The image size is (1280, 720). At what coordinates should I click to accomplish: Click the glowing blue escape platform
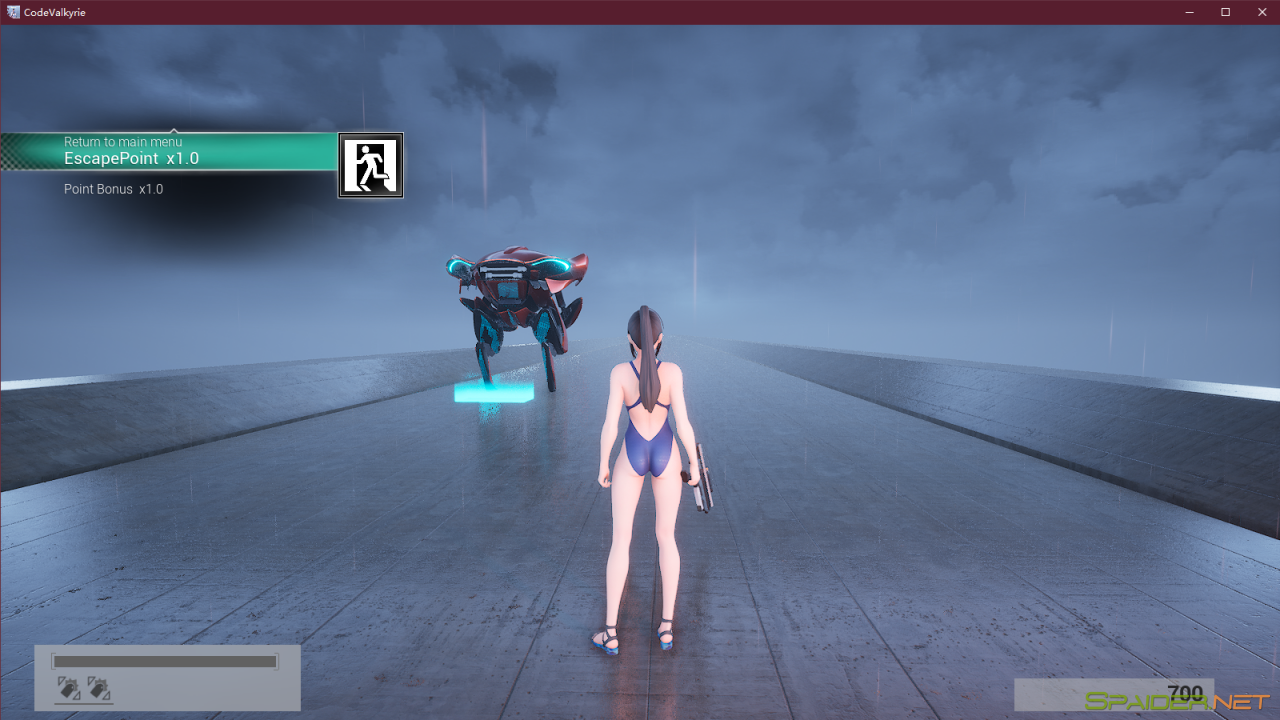click(495, 394)
